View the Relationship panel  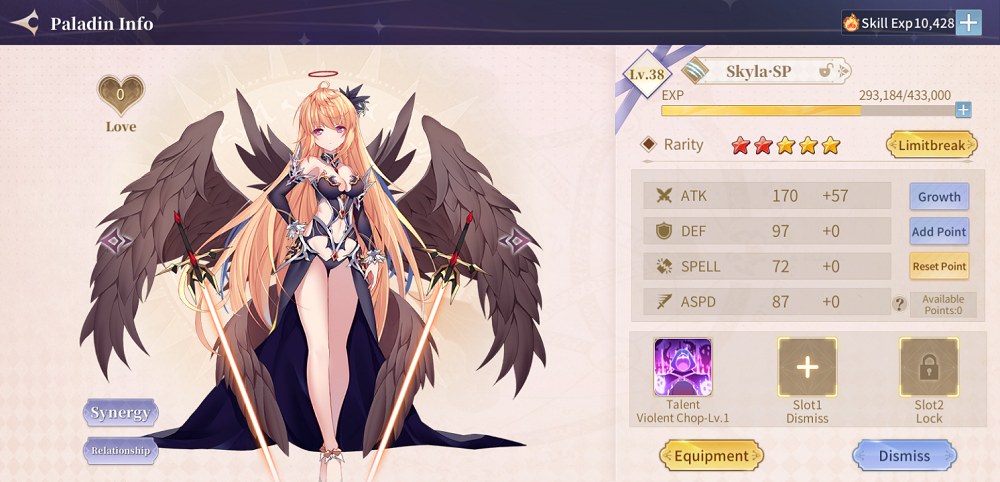pos(120,450)
